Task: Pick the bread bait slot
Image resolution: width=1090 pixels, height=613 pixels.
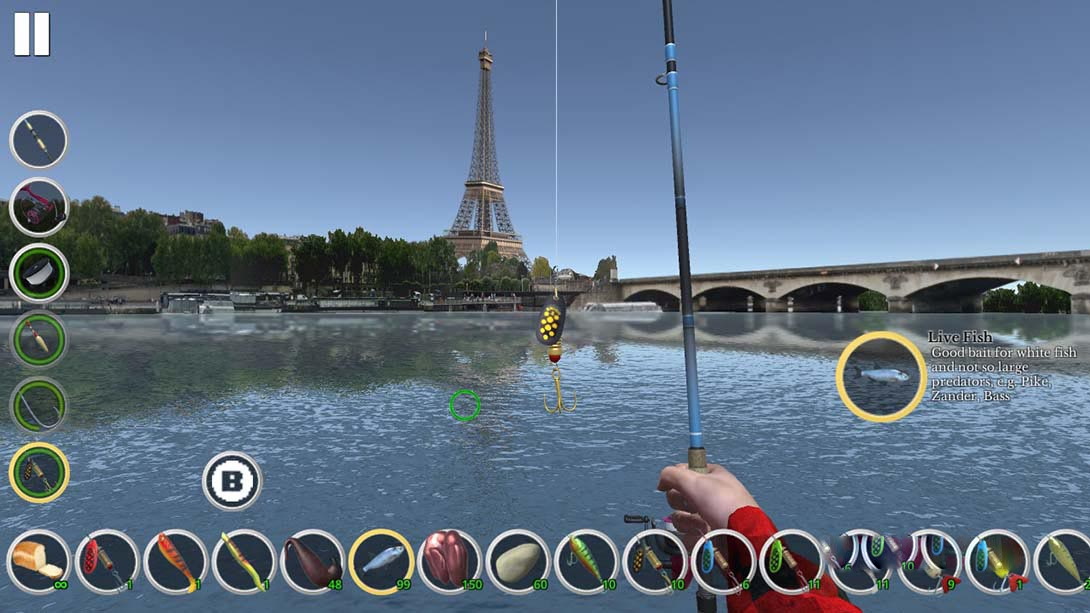Action: pos(39,562)
